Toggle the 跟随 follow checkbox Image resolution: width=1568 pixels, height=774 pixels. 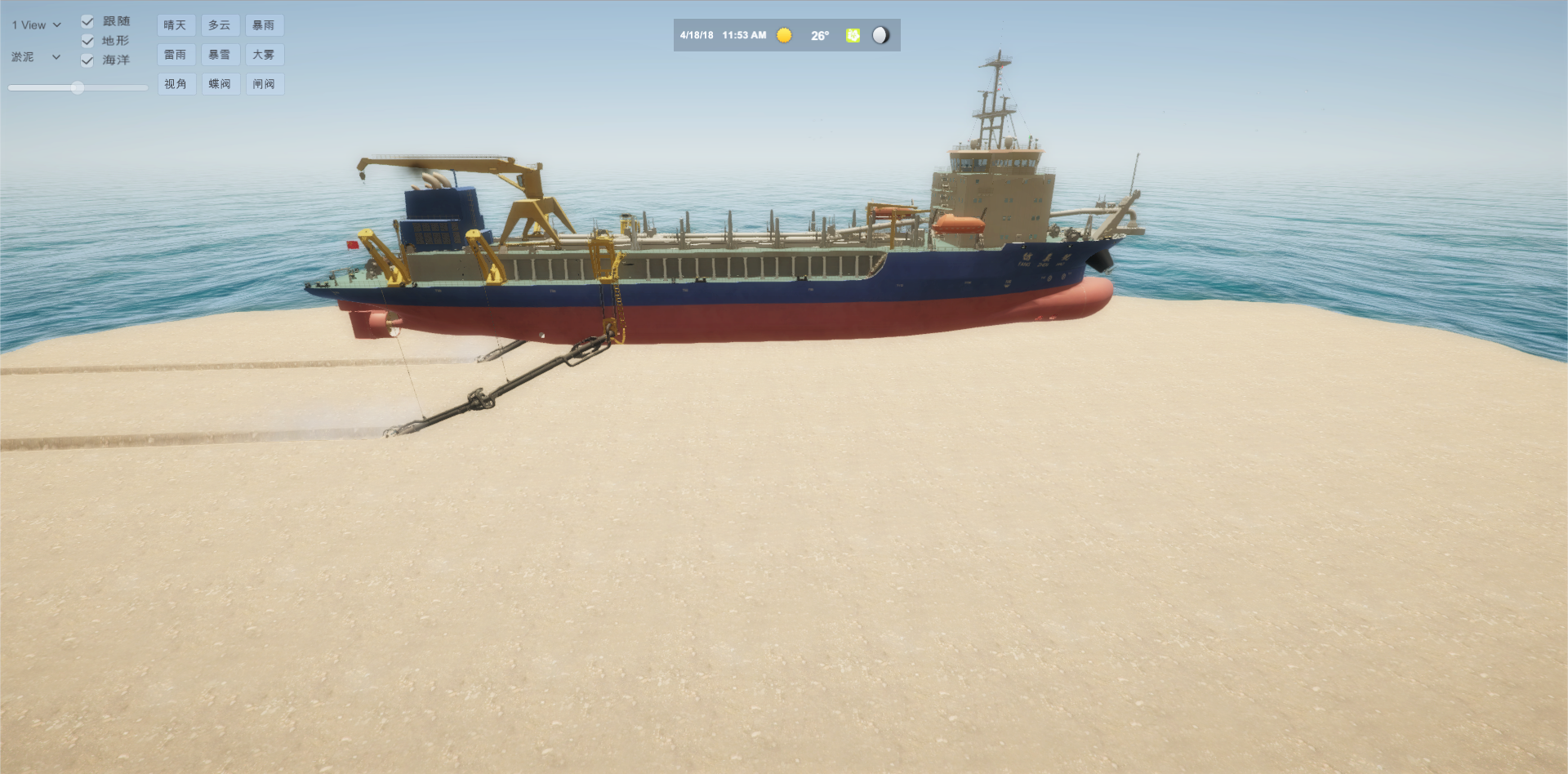pos(87,21)
